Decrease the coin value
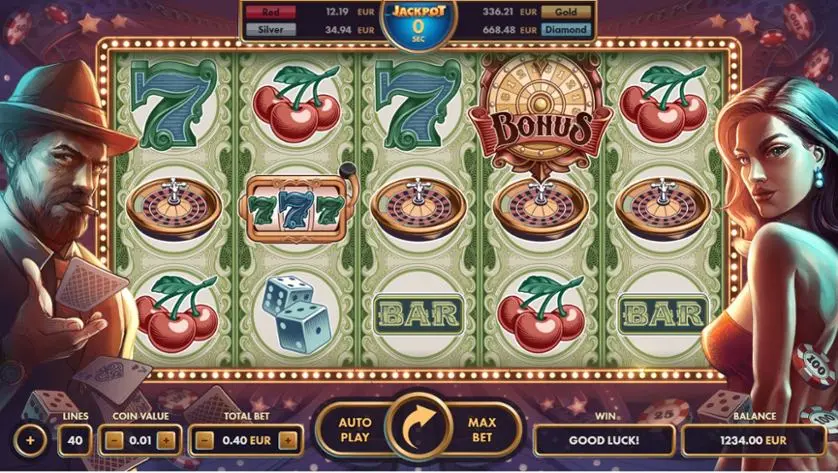The height and width of the screenshot is (473, 838). (x=116, y=439)
